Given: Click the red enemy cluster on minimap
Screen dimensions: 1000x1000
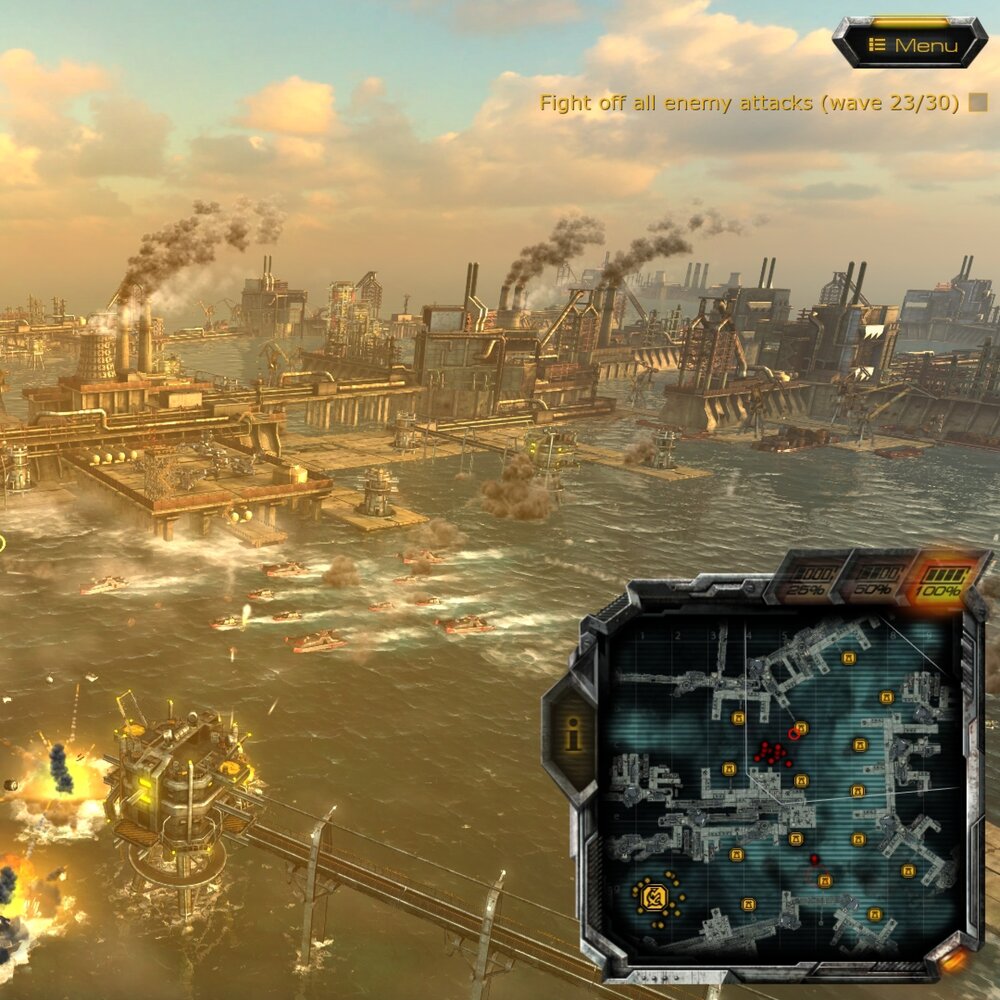Looking at the screenshot, I should [771, 753].
